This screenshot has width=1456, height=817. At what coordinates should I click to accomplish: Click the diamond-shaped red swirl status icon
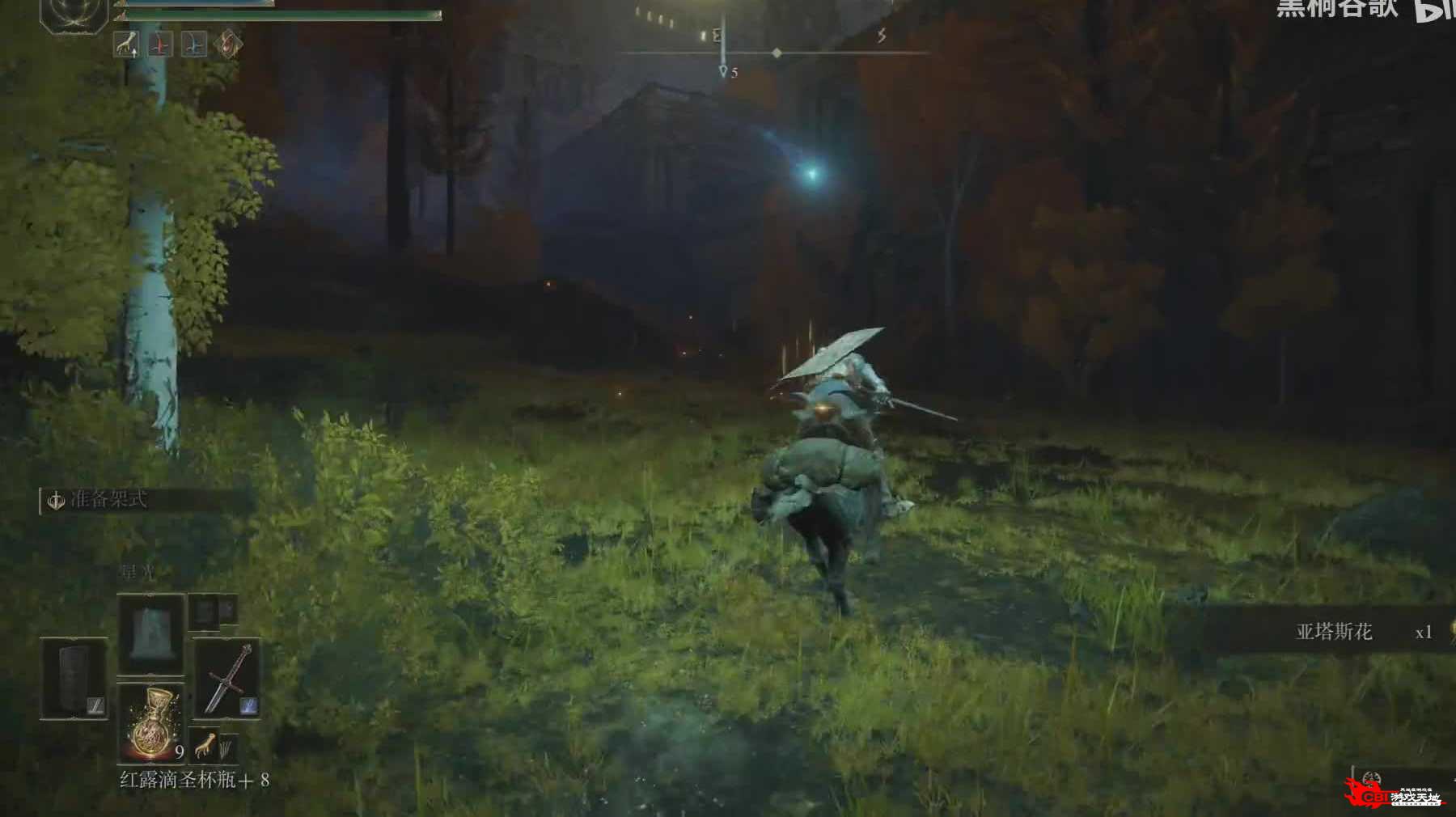click(227, 44)
